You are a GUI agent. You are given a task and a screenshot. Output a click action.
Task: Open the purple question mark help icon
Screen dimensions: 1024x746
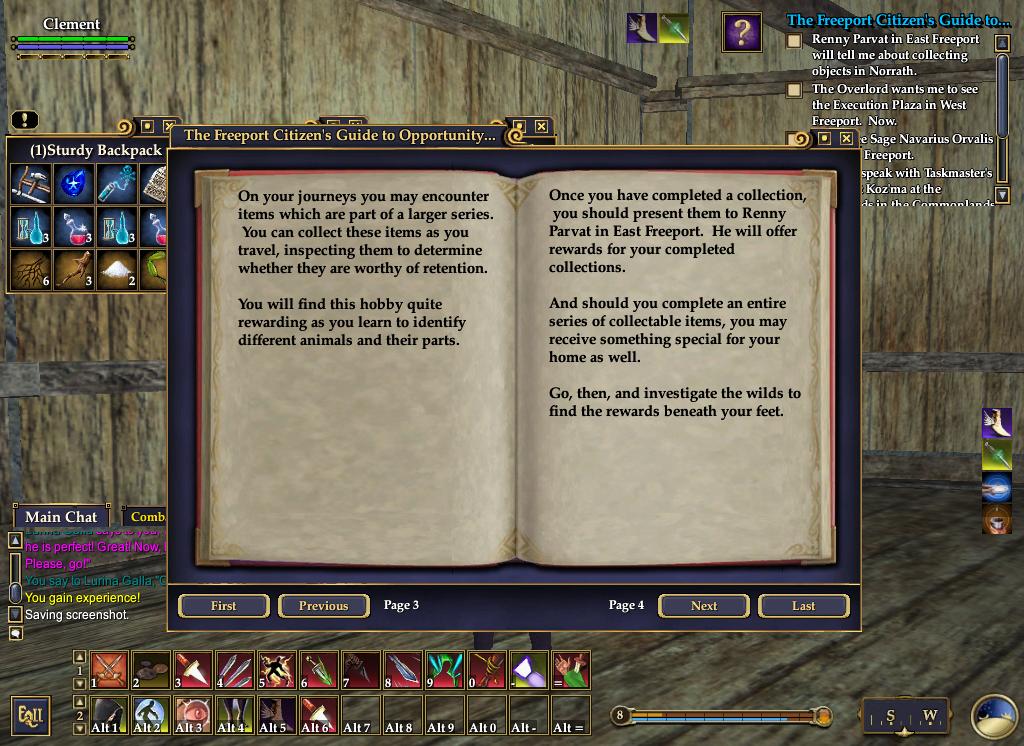coord(742,33)
